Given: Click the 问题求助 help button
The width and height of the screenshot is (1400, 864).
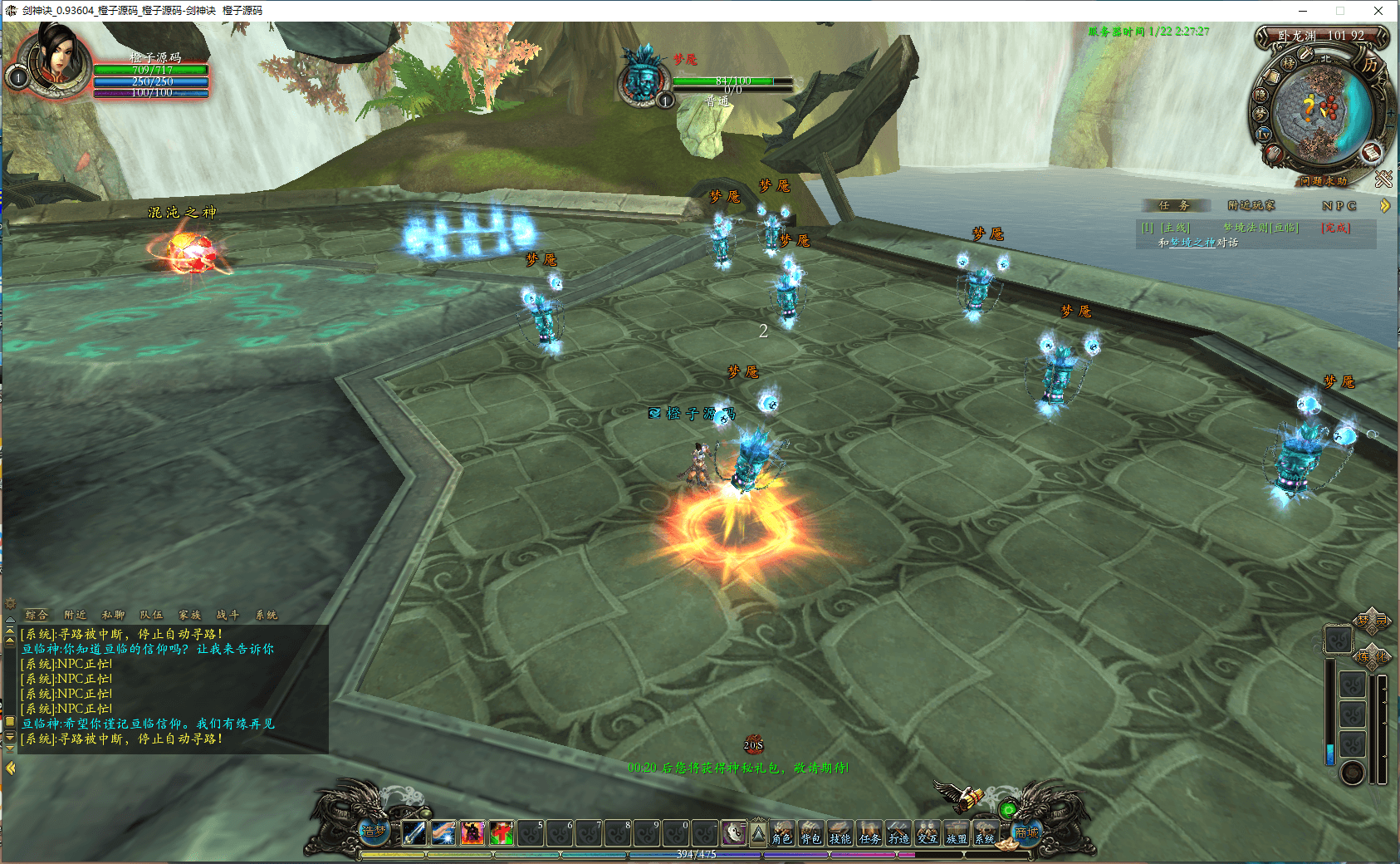Looking at the screenshot, I should click(x=1324, y=180).
